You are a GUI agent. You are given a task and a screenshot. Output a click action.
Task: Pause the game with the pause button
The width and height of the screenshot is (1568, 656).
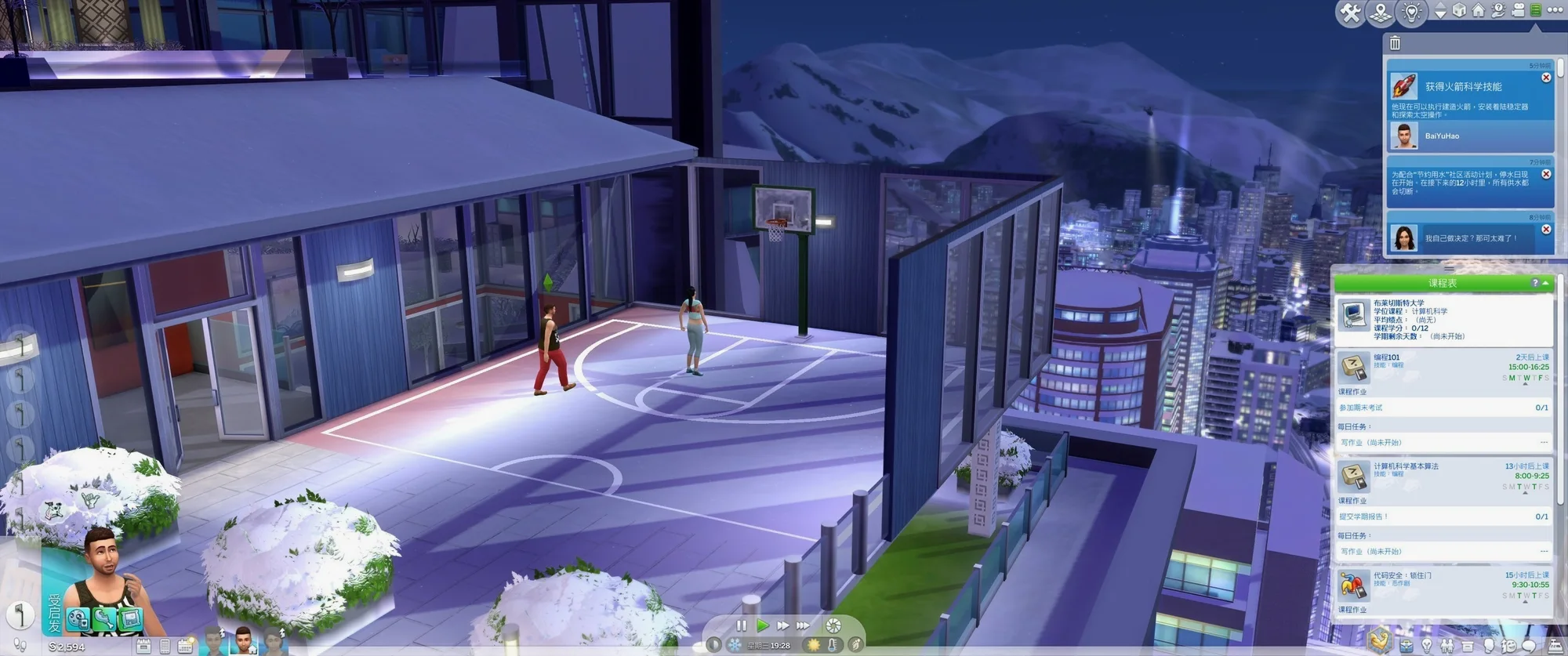[x=741, y=625]
